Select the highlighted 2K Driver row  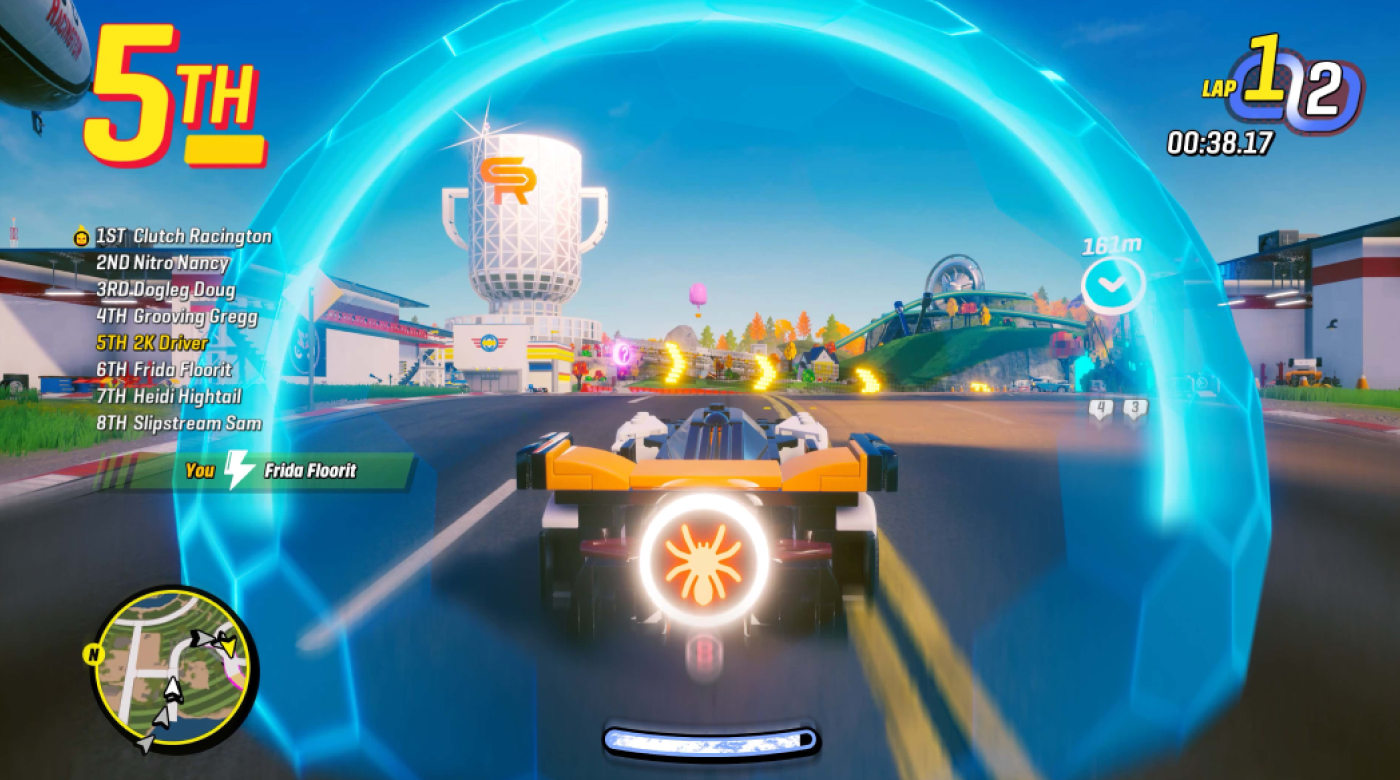(x=152, y=344)
